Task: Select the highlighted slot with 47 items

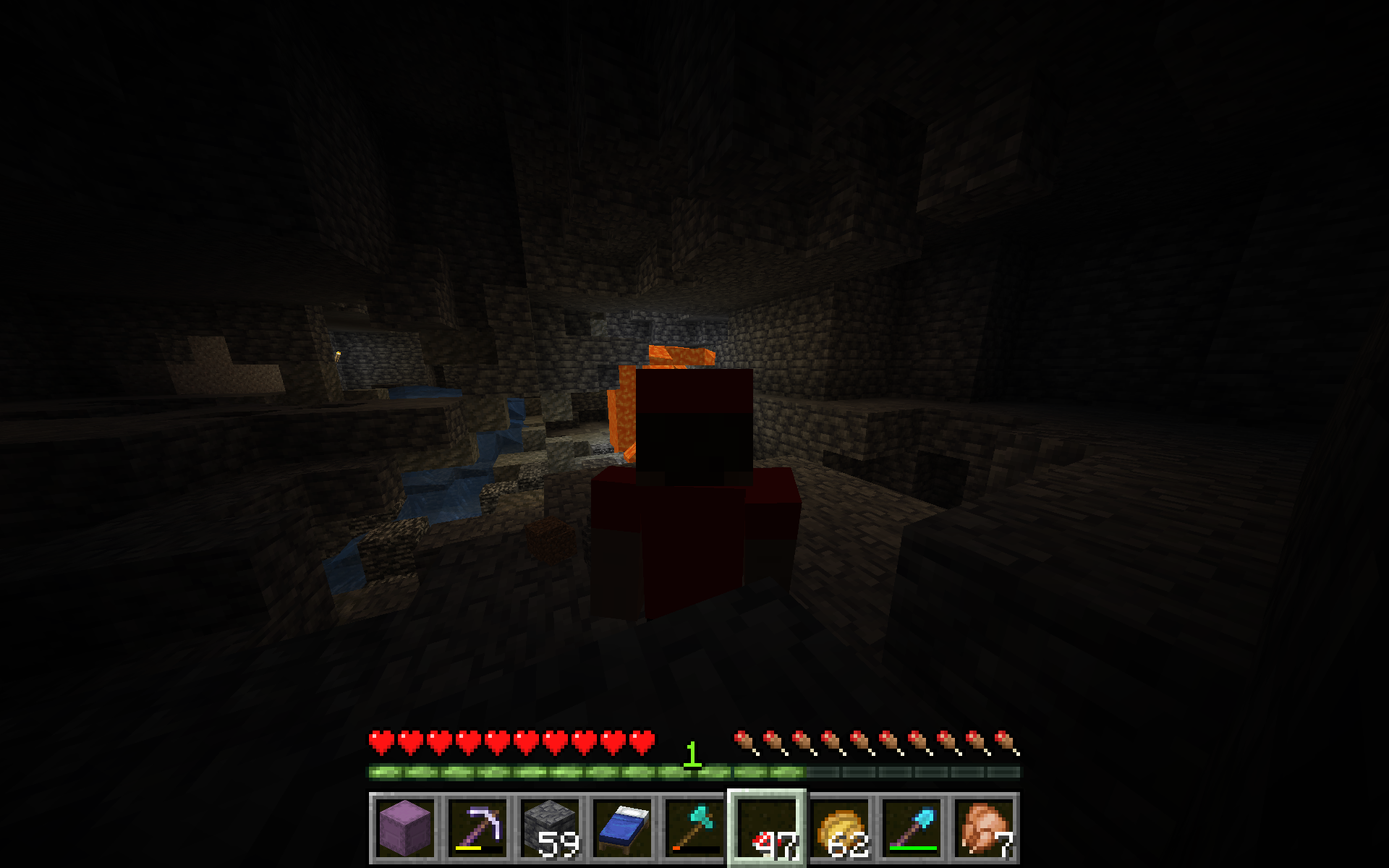Action: coord(767,827)
